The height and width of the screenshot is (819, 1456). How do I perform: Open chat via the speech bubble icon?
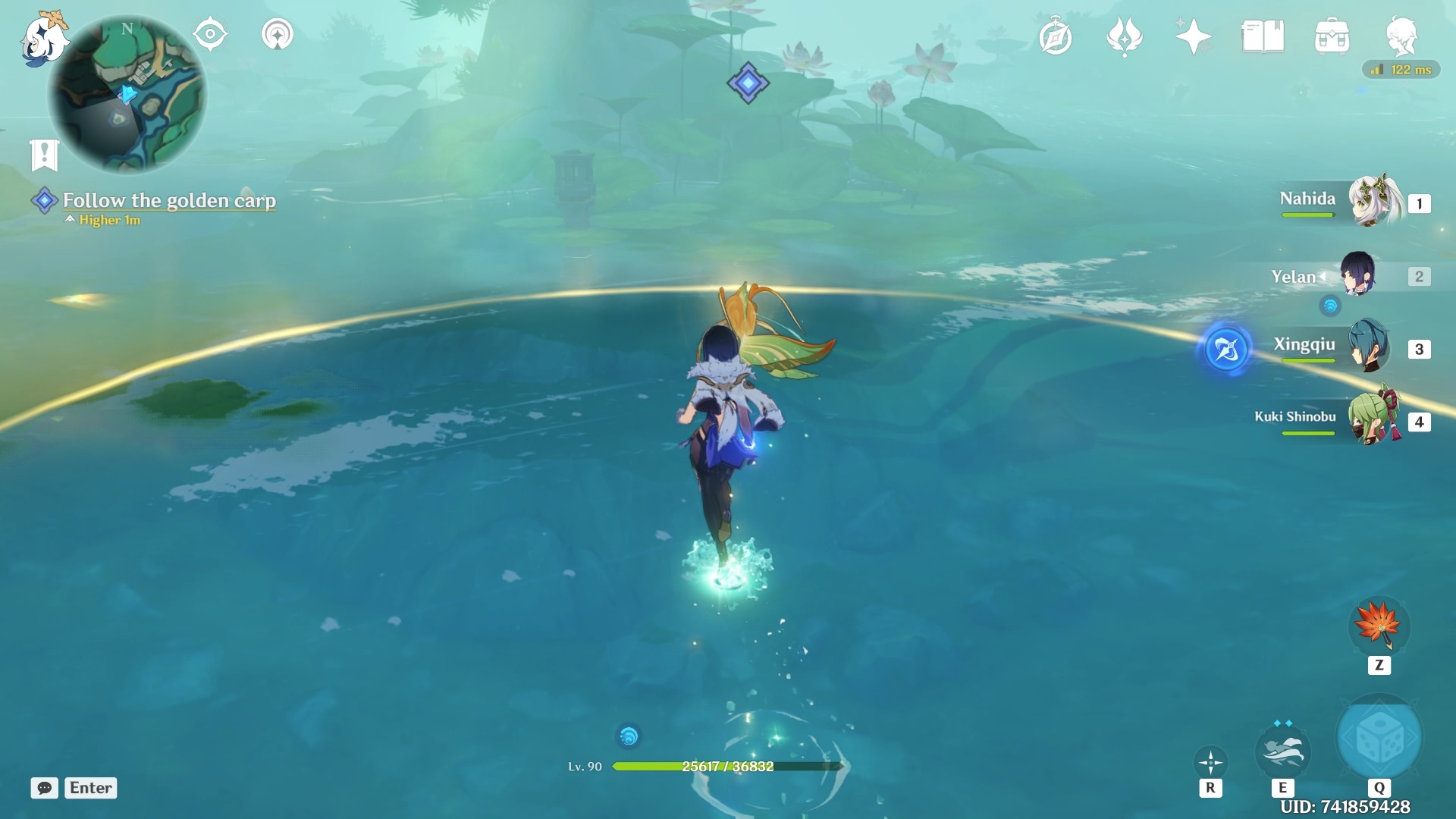(45, 788)
